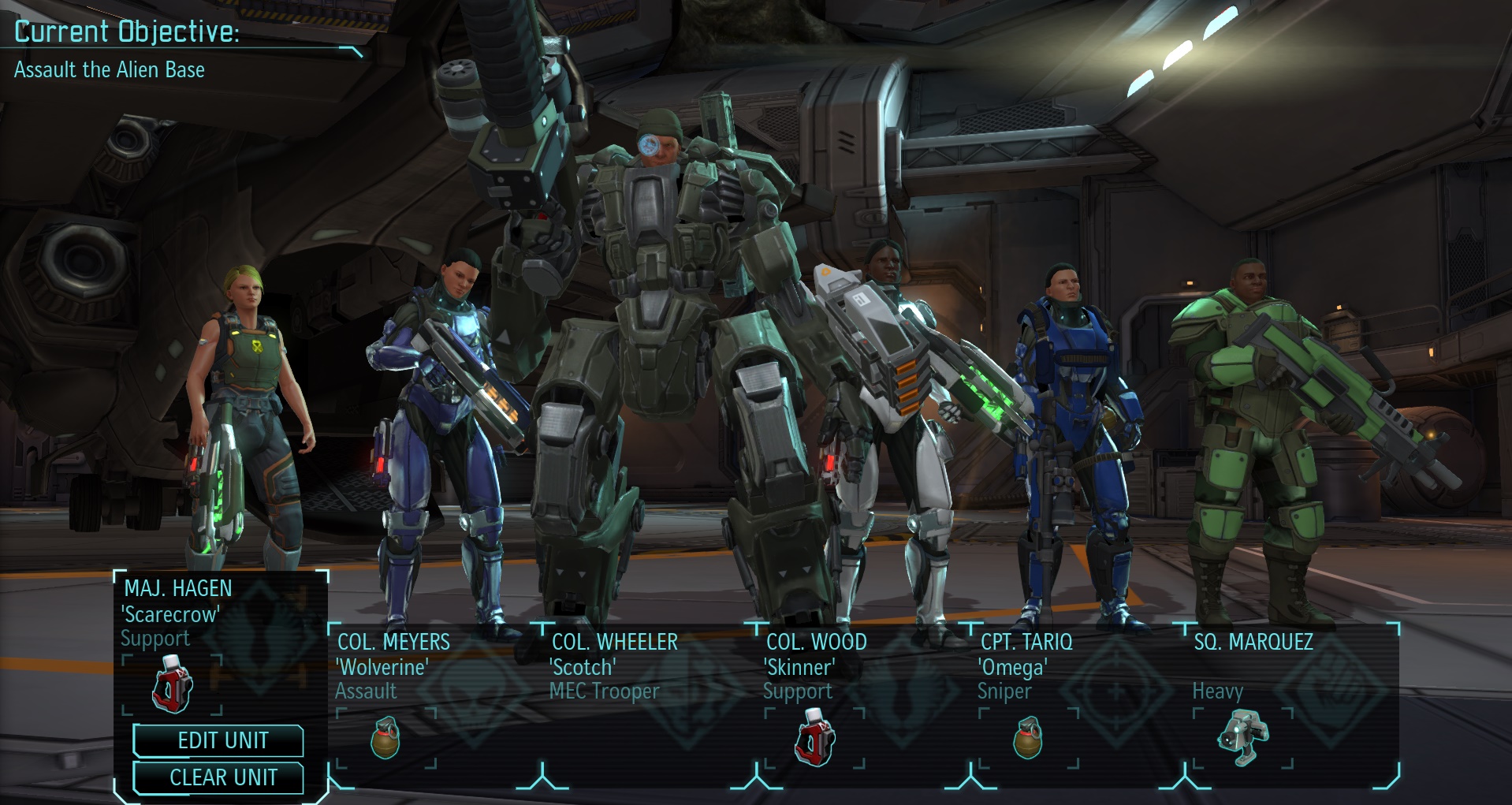1512x805 pixels.
Task: Clear Maj. Hagen from the squad
Action: pyautogui.click(x=218, y=777)
